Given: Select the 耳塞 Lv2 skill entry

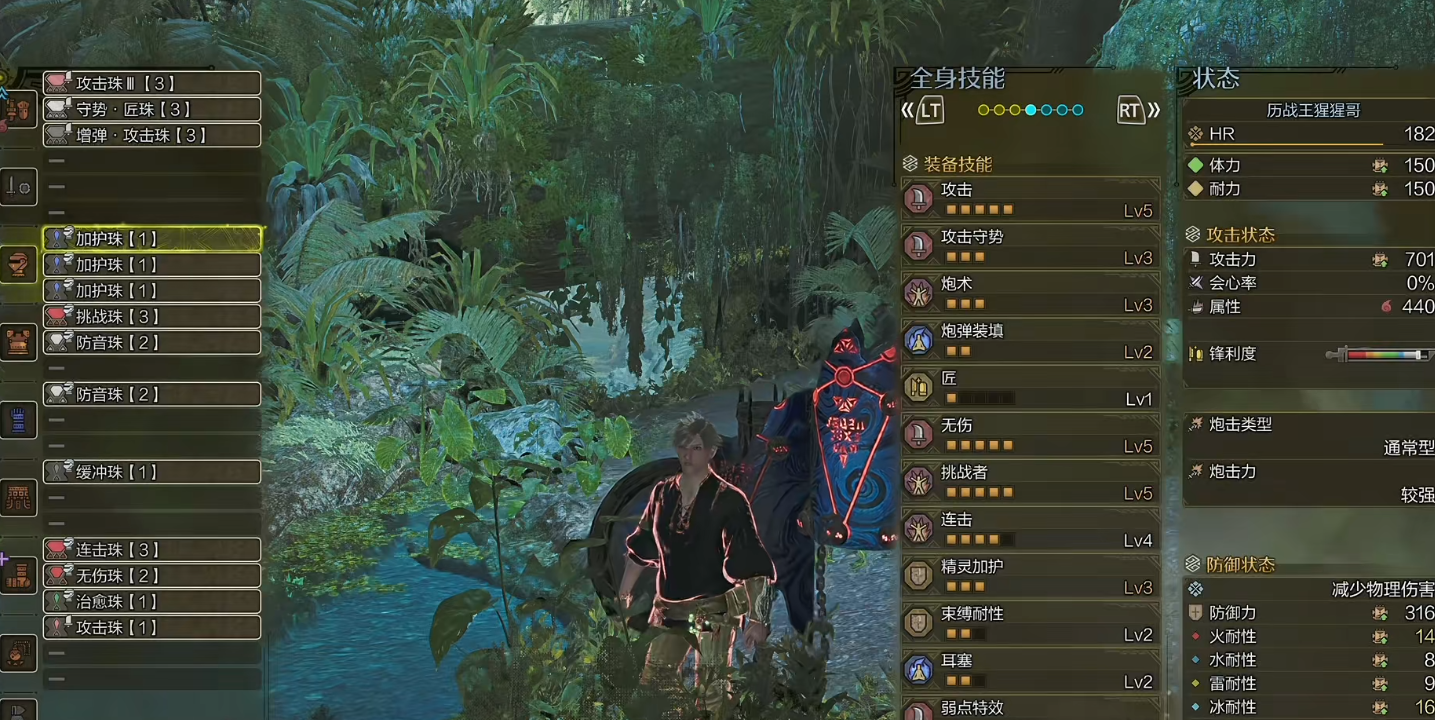Looking at the screenshot, I should 1030,670.
